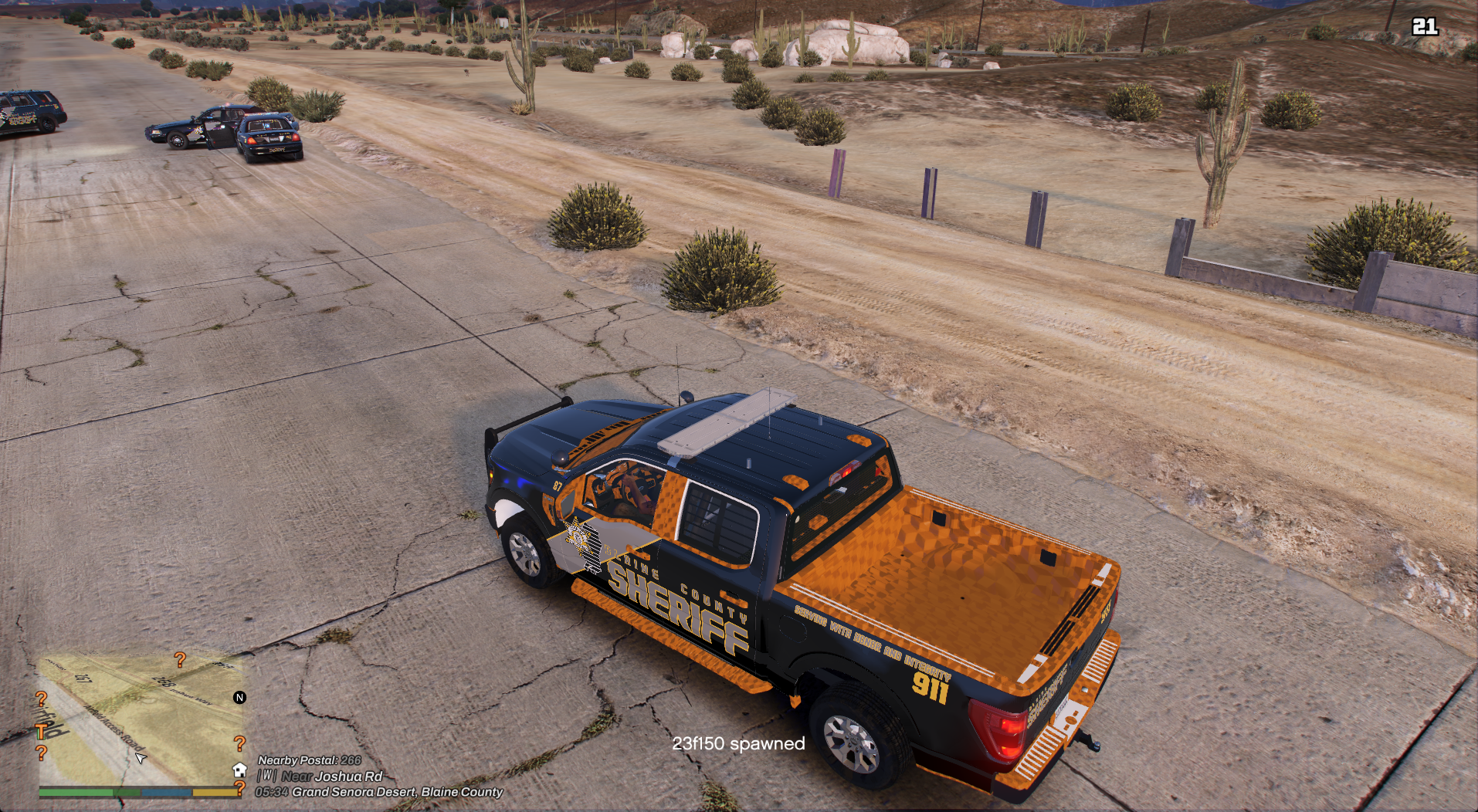Open the minimap in the corner
The height and width of the screenshot is (812, 1478).
(x=139, y=718)
